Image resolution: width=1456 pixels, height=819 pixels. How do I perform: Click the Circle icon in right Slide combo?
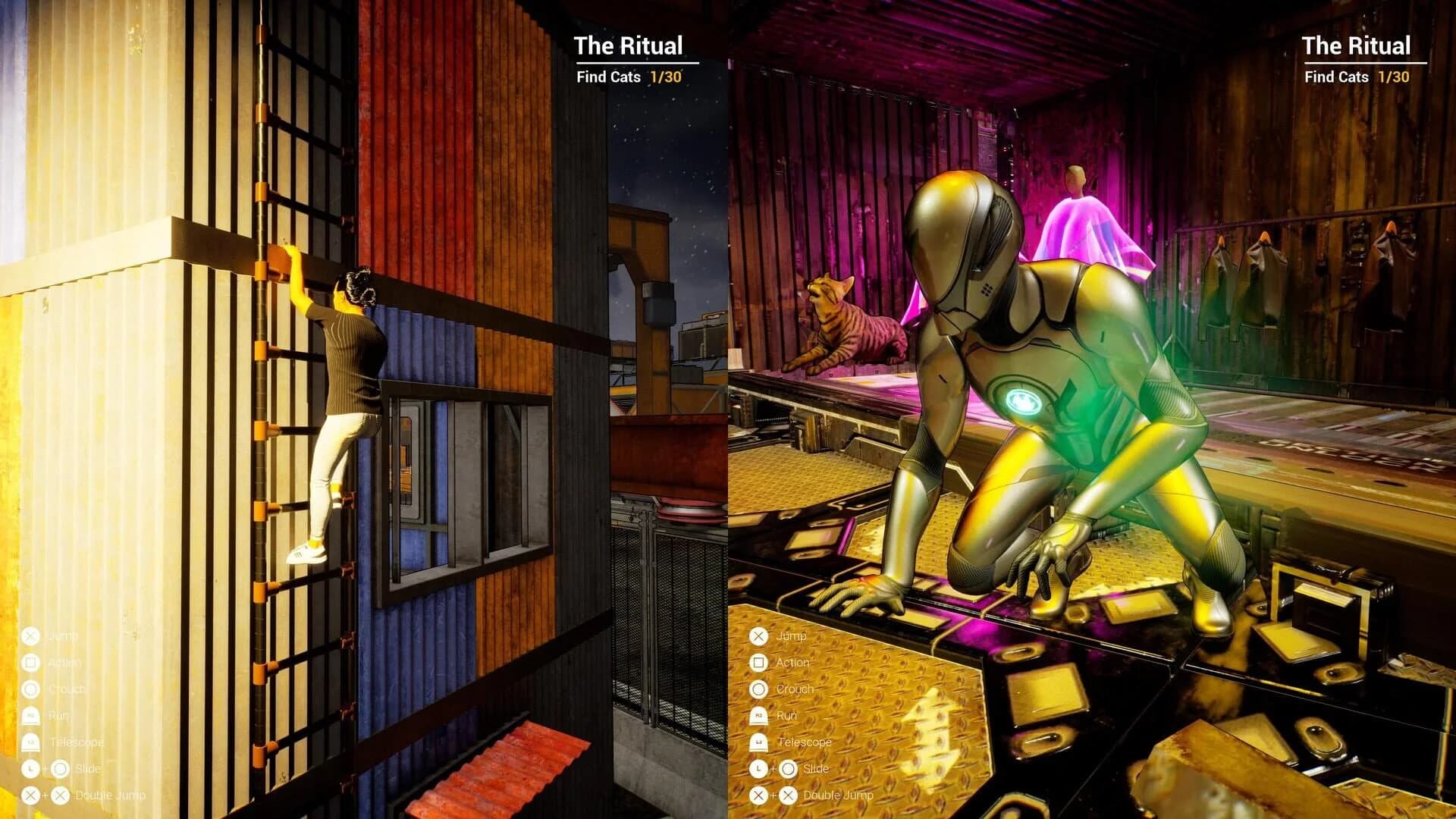(x=790, y=768)
